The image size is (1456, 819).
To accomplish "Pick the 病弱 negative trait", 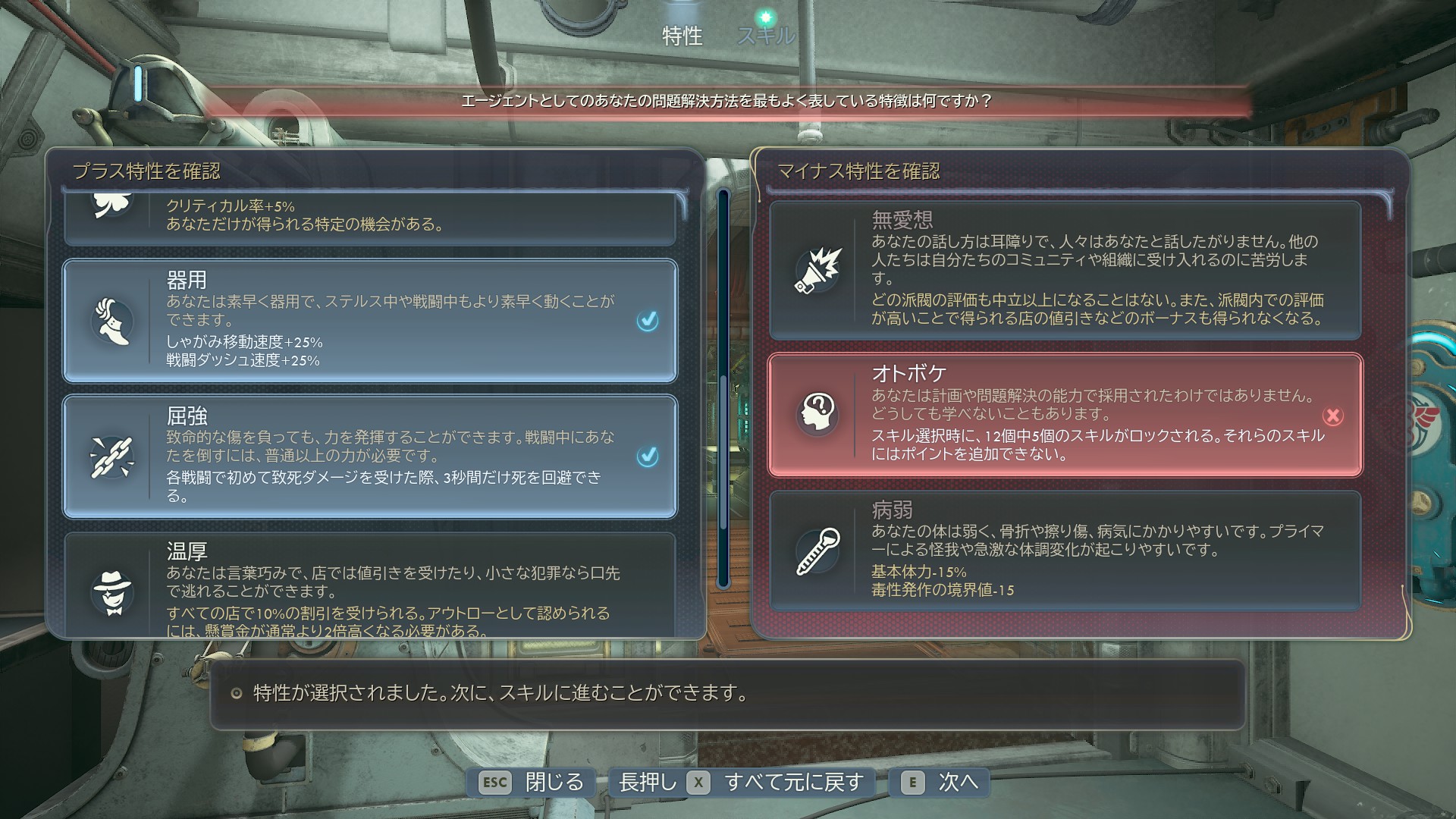I will (1065, 551).
